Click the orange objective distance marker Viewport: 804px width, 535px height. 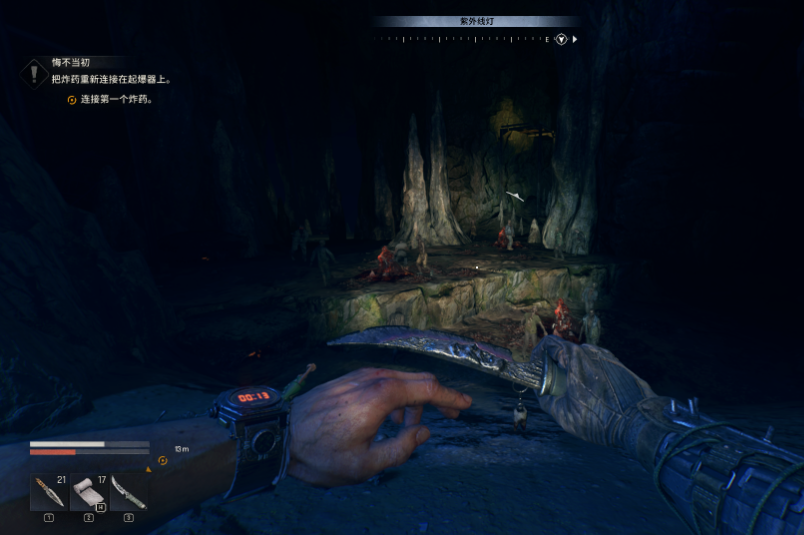pyautogui.click(x=163, y=461)
